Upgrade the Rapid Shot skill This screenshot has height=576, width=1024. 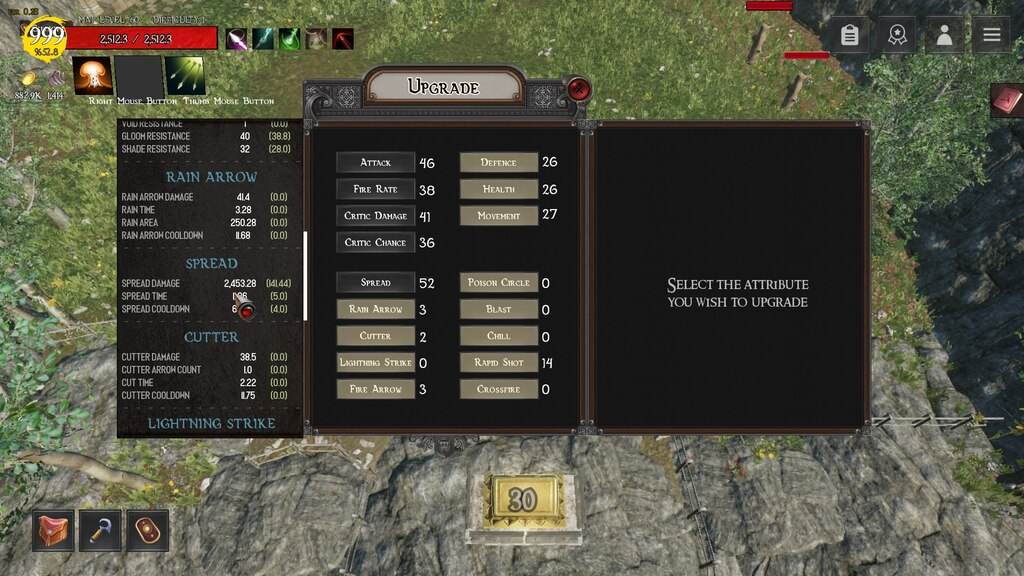pos(499,363)
